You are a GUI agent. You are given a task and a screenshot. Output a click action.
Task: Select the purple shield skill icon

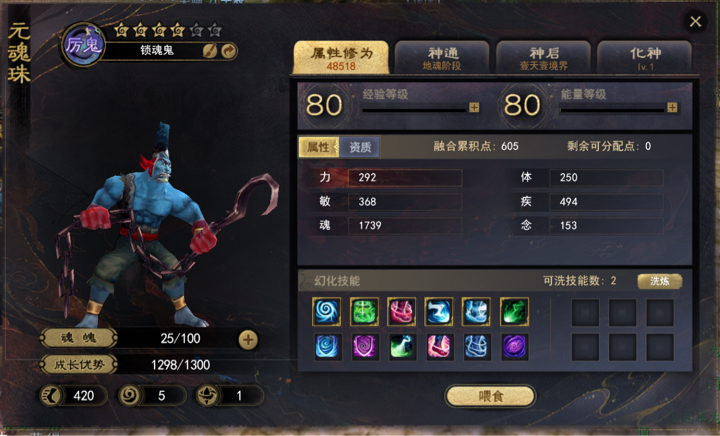pos(363,347)
